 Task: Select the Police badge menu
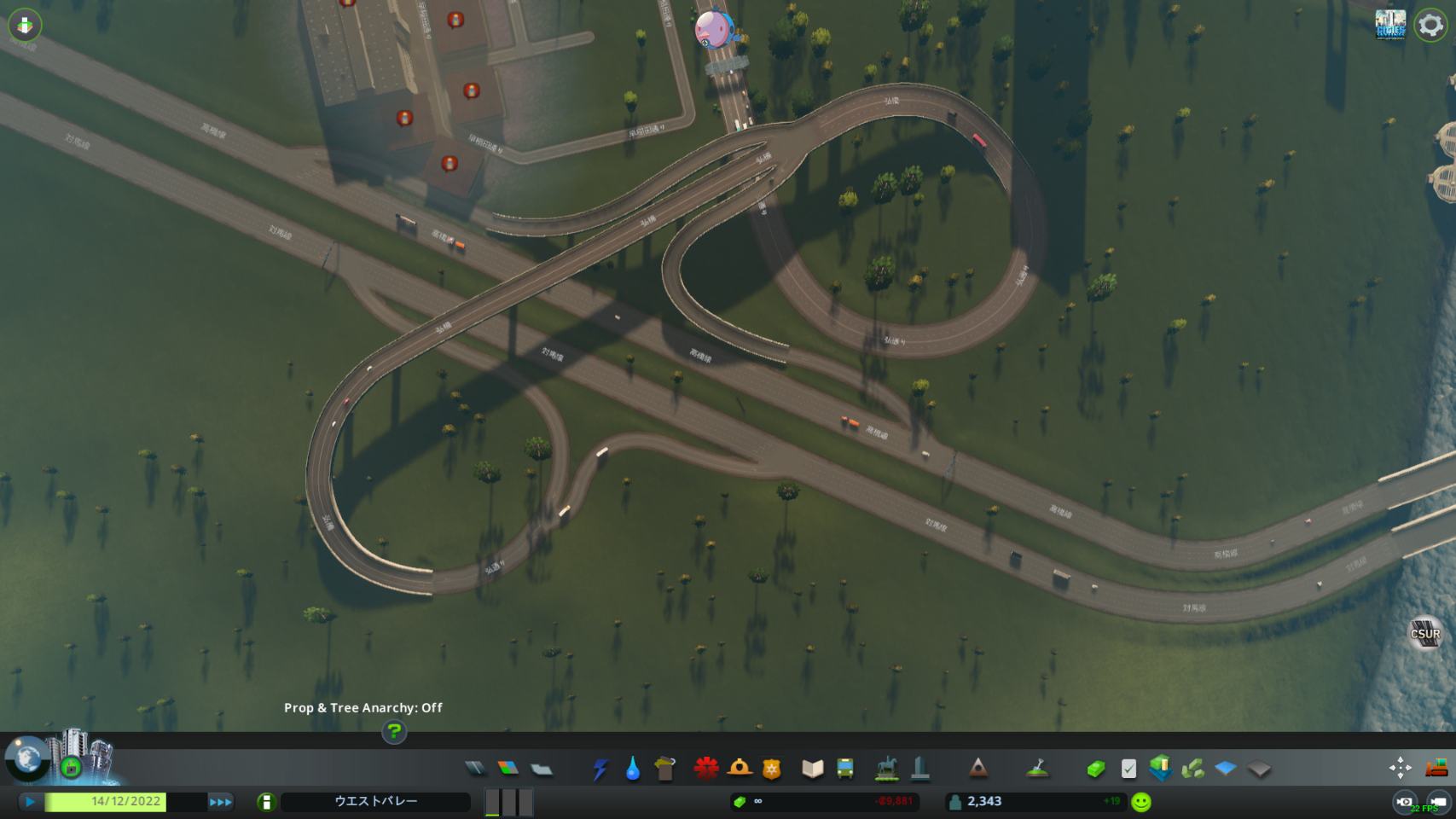(772, 769)
